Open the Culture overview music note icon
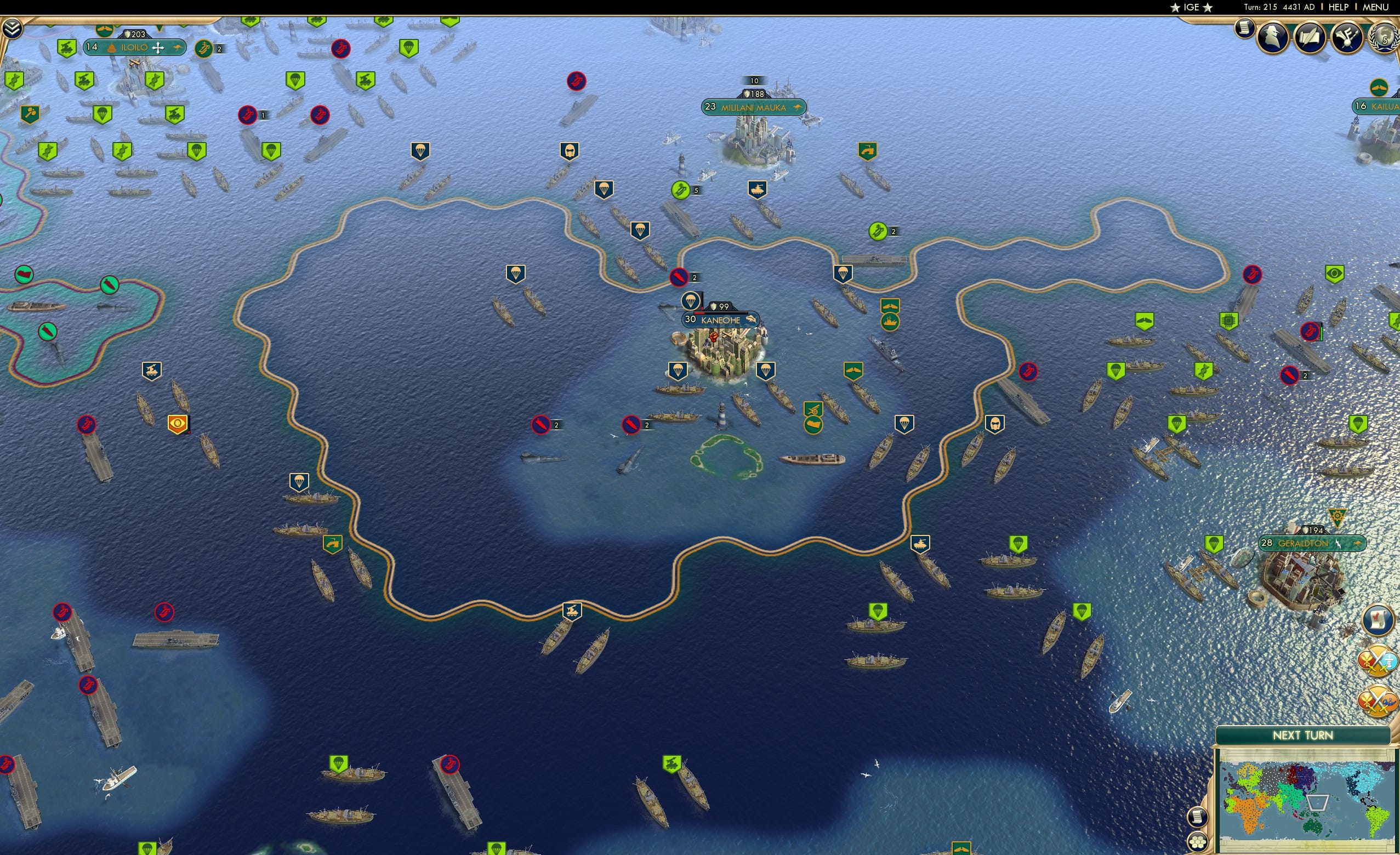This screenshot has width=1400, height=855. coord(1348,38)
